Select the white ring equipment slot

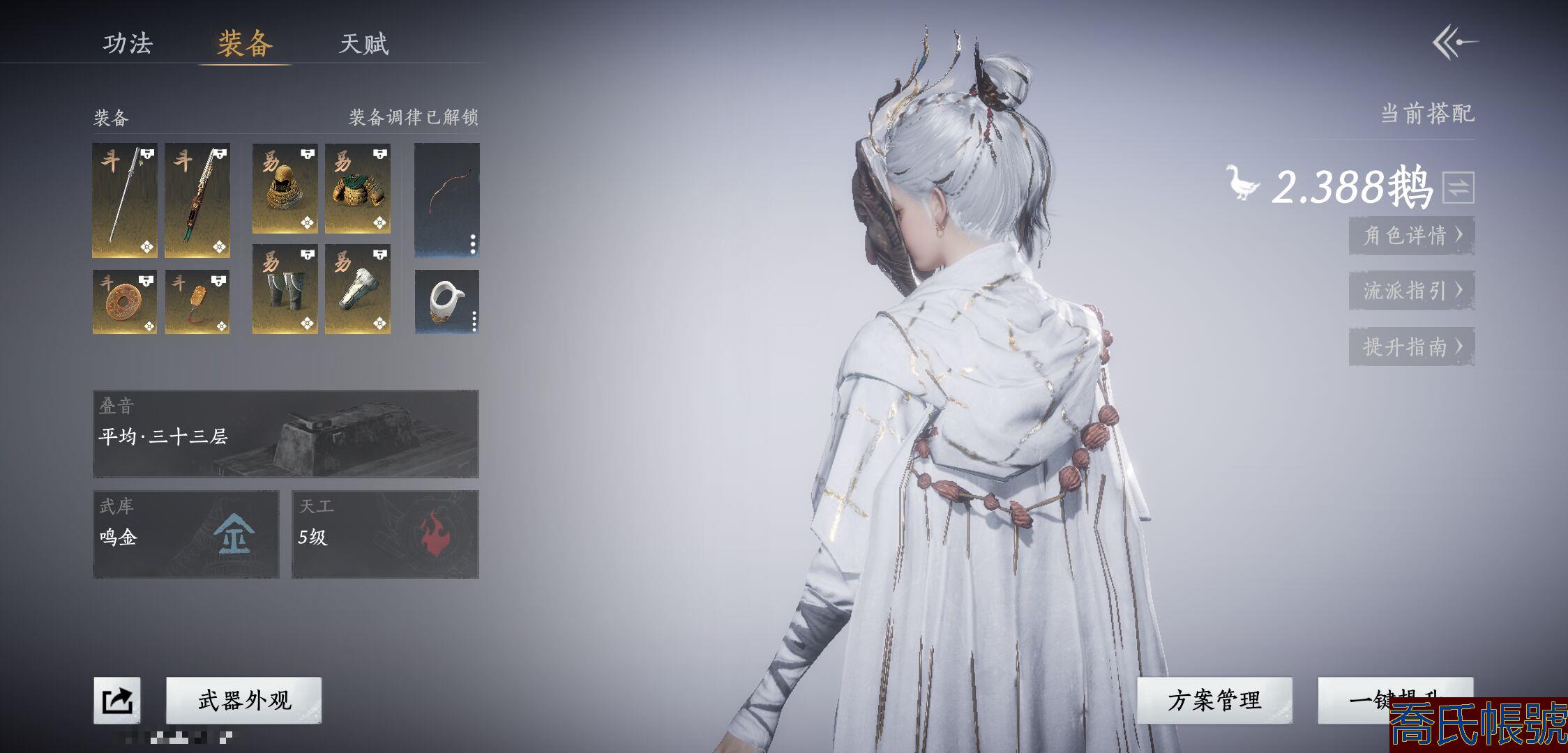click(x=447, y=302)
